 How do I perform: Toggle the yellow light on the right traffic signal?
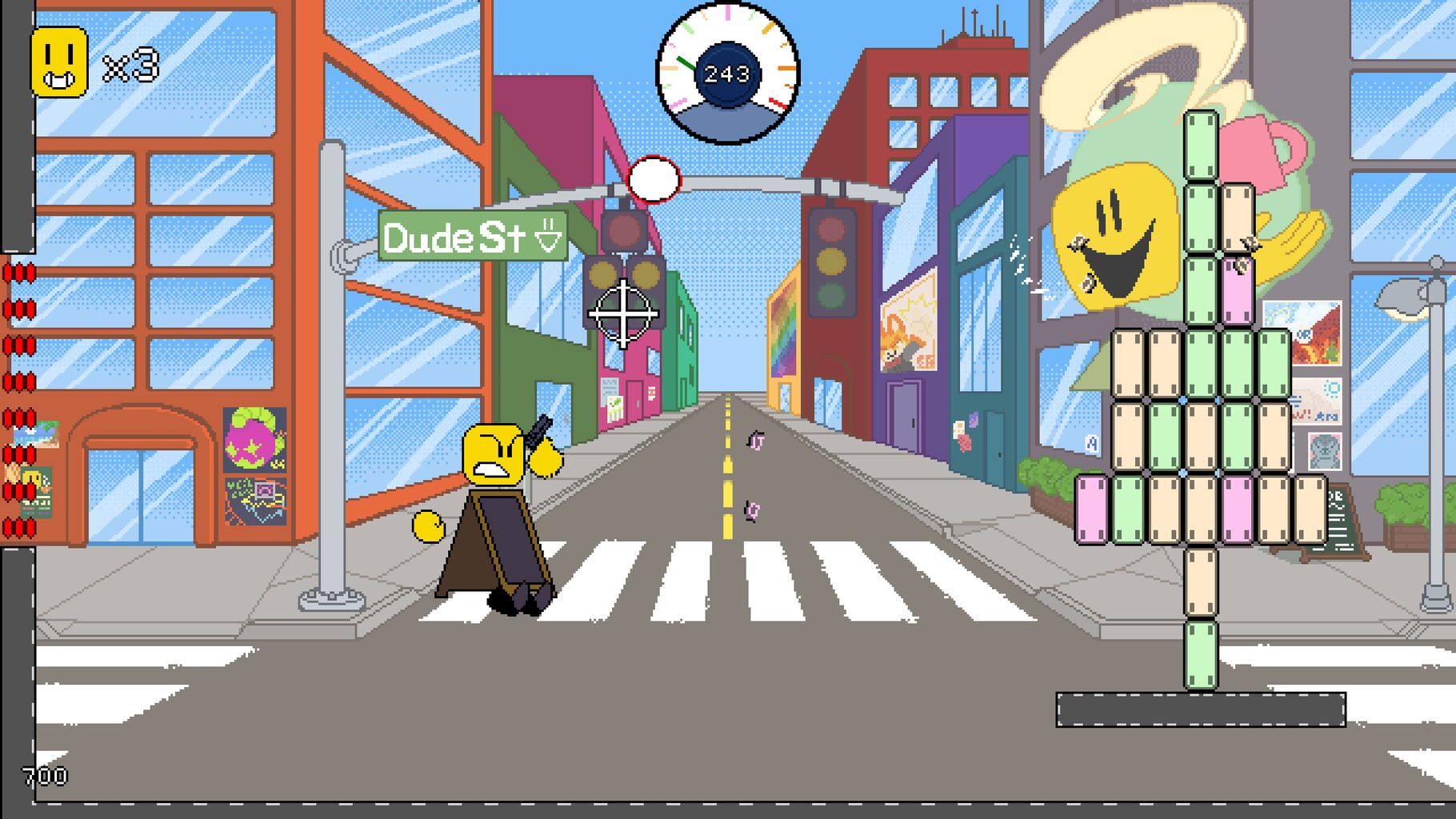[x=834, y=260]
